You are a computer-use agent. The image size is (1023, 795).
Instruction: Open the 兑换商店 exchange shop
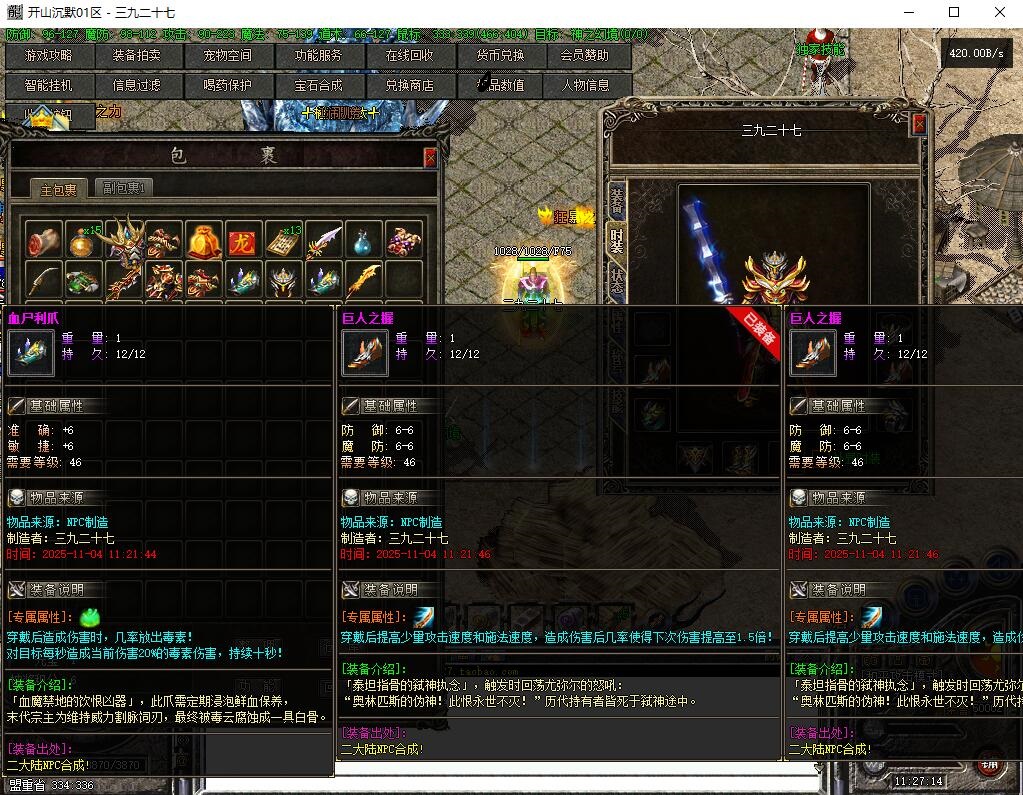pos(410,86)
